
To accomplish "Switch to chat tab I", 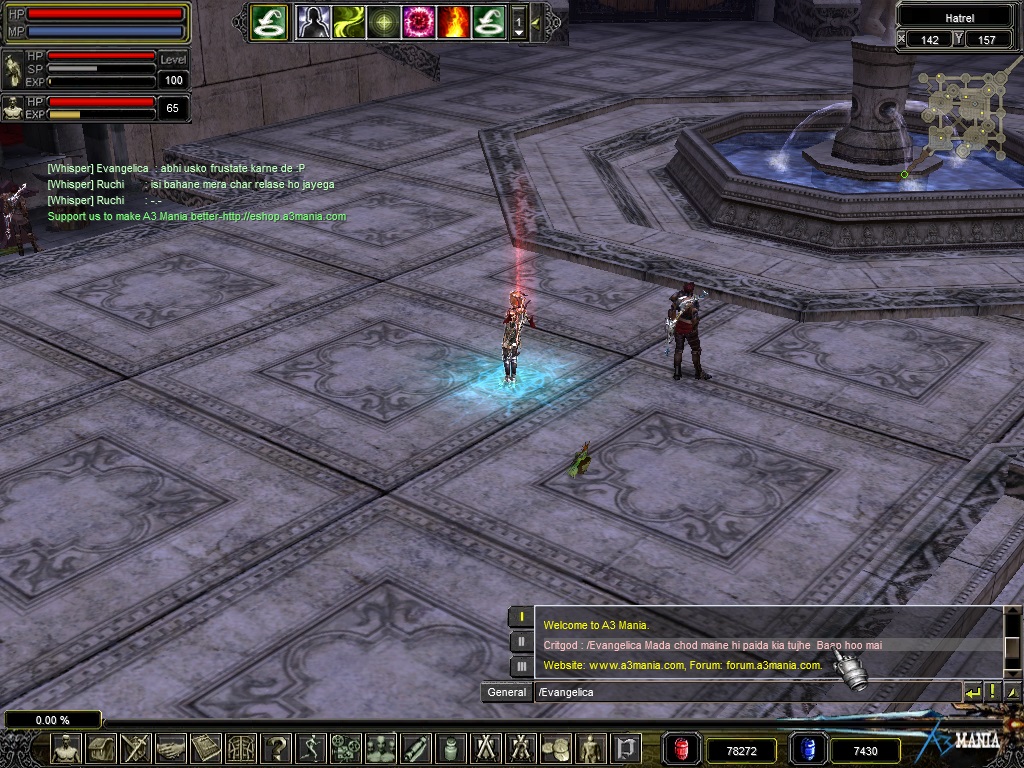I will click(521, 617).
